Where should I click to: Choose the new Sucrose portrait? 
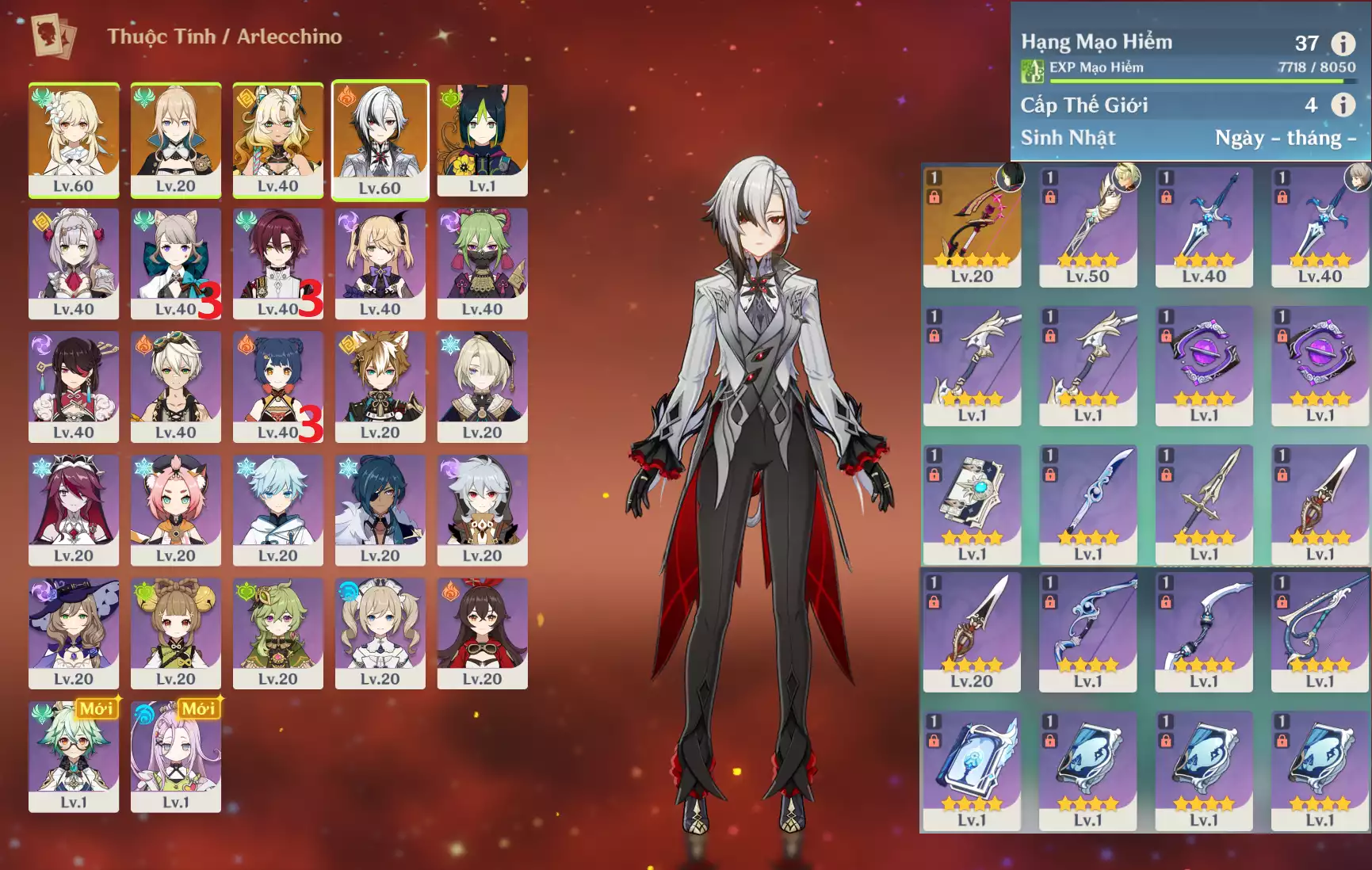coord(74,755)
